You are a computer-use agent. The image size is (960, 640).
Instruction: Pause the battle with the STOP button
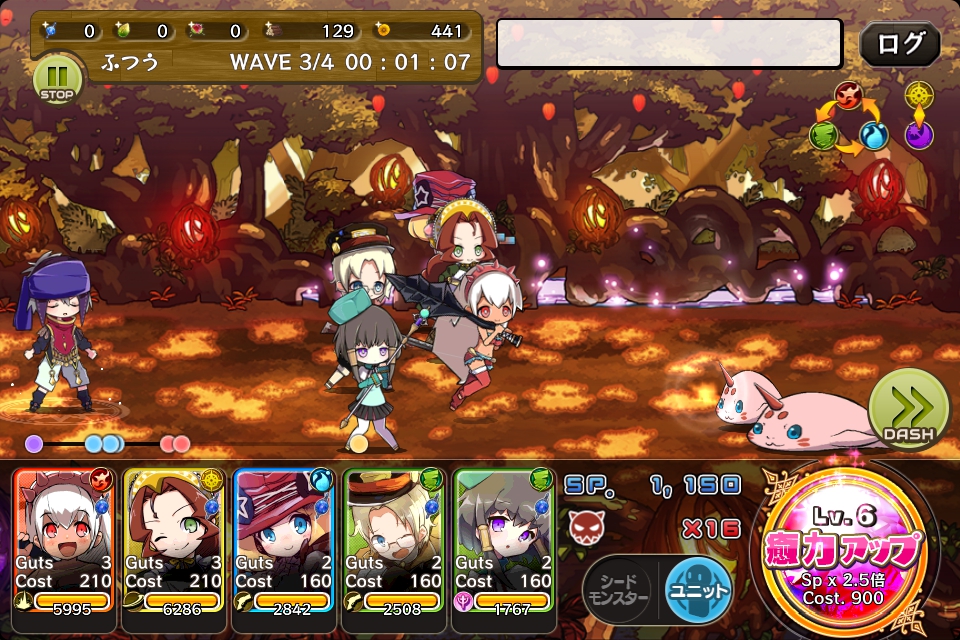[x=58, y=78]
